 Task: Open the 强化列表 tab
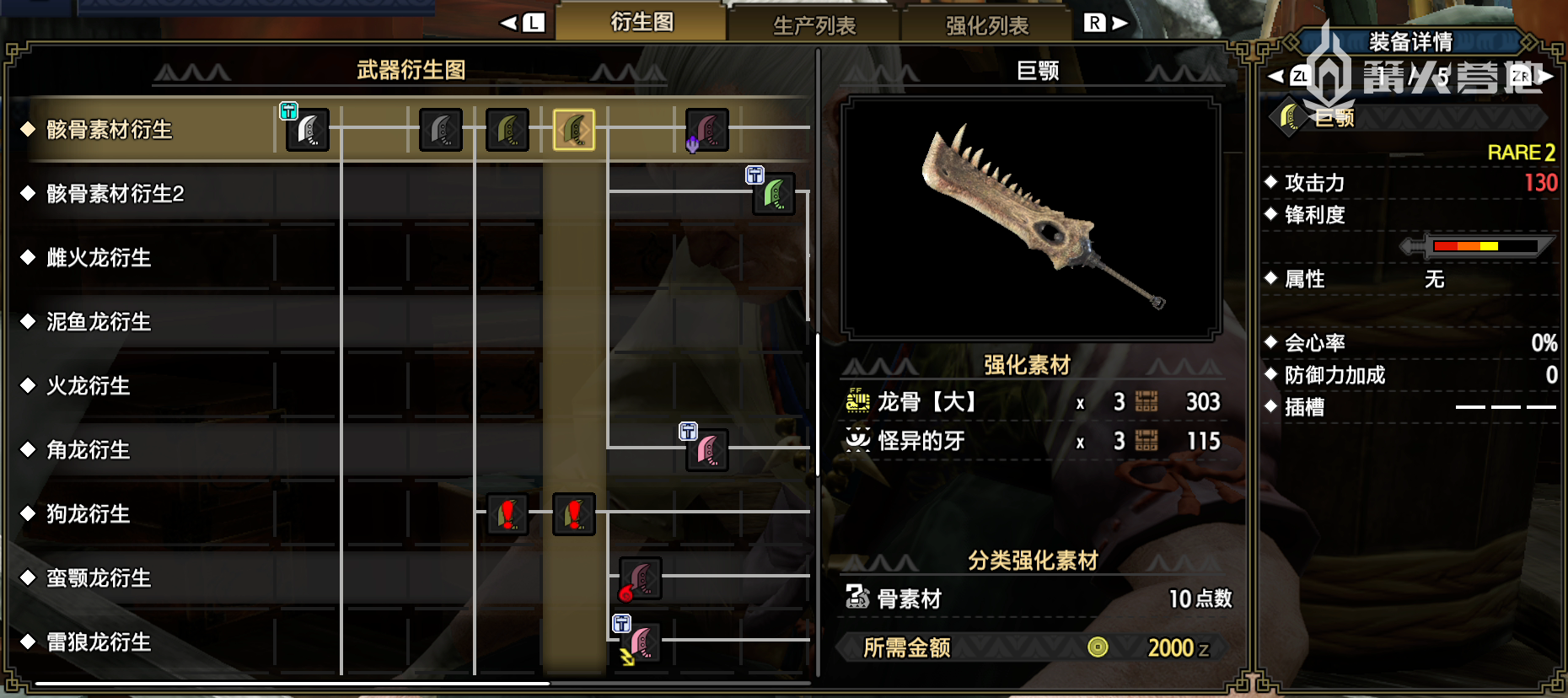[986, 25]
